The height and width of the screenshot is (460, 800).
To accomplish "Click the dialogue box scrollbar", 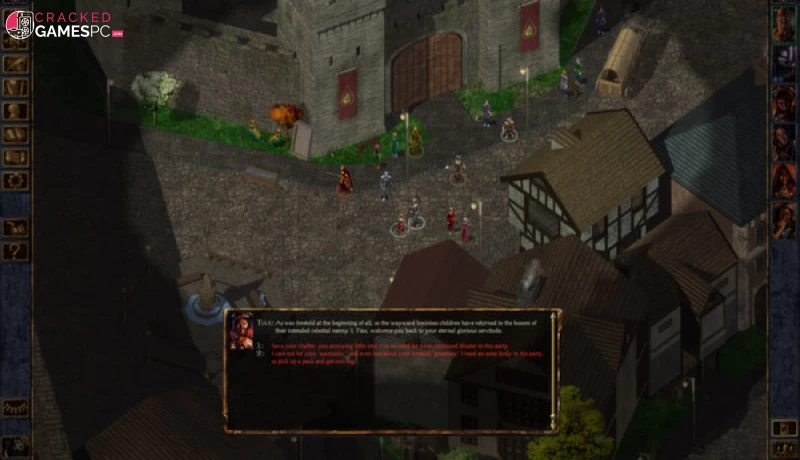I will (553, 370).
